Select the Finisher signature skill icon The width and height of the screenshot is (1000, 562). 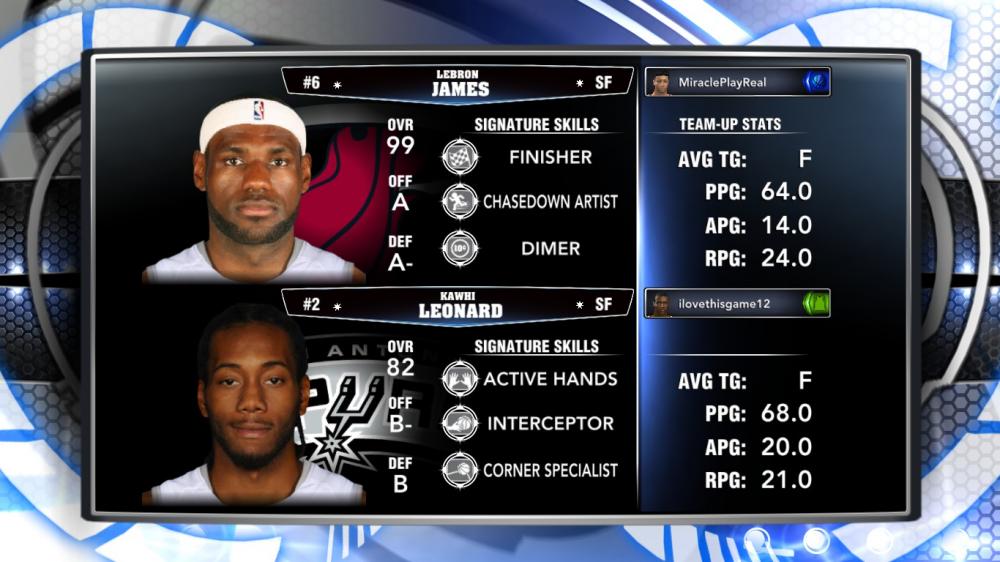460,157
